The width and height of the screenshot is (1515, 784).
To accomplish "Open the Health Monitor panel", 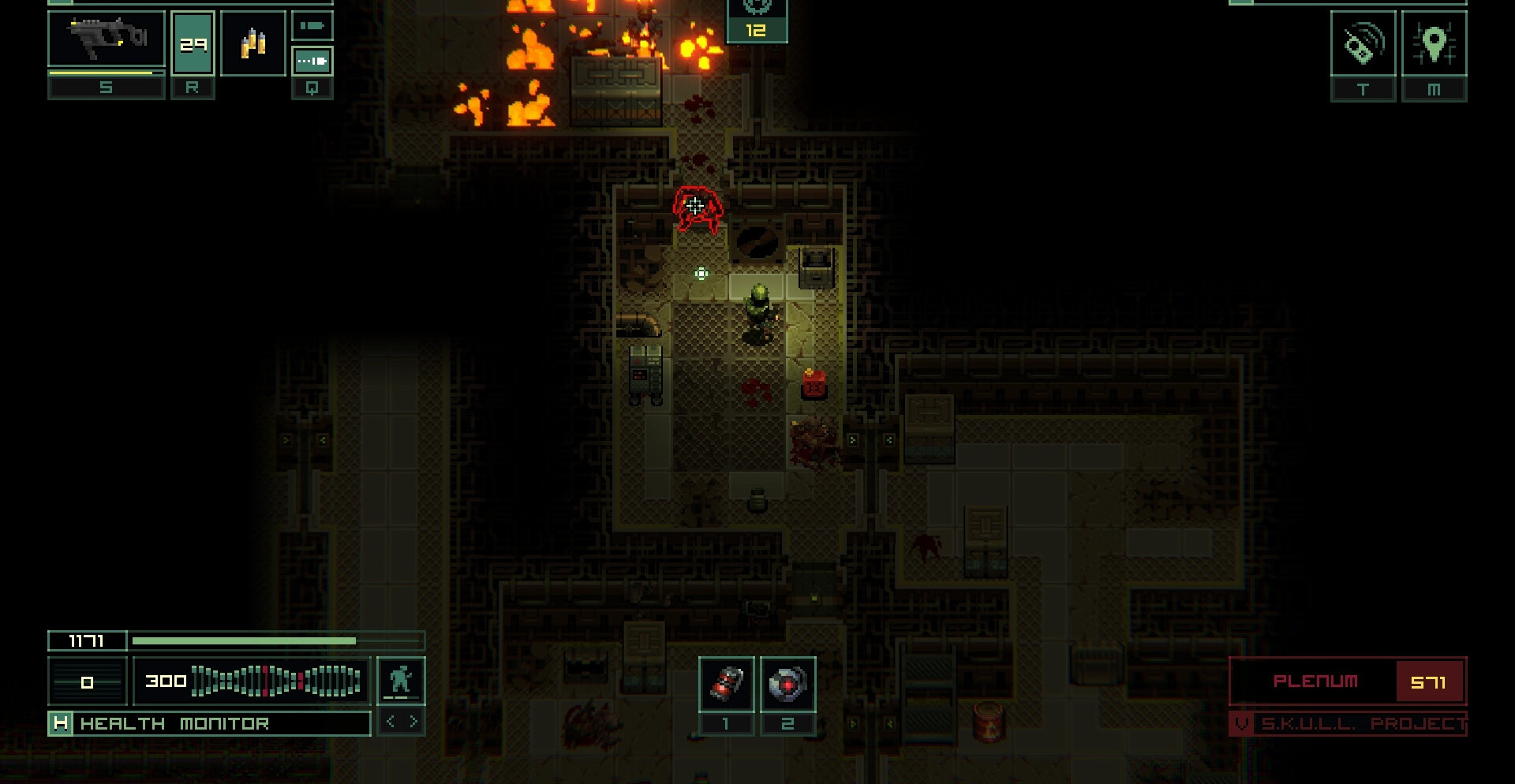I will point(209,723).
